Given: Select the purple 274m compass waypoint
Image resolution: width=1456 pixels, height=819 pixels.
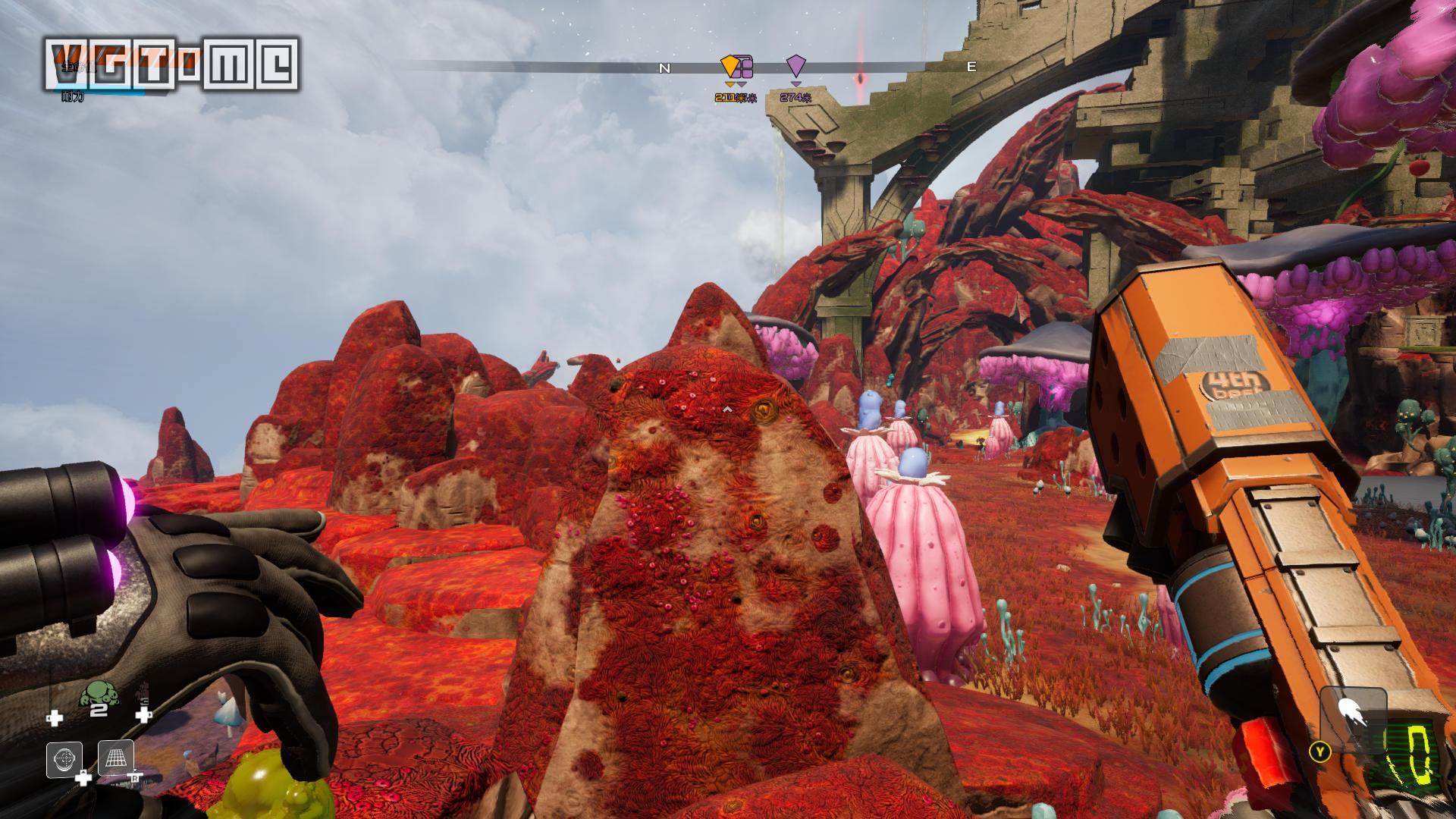Looking at the screenshot, I should coord(795,66).
